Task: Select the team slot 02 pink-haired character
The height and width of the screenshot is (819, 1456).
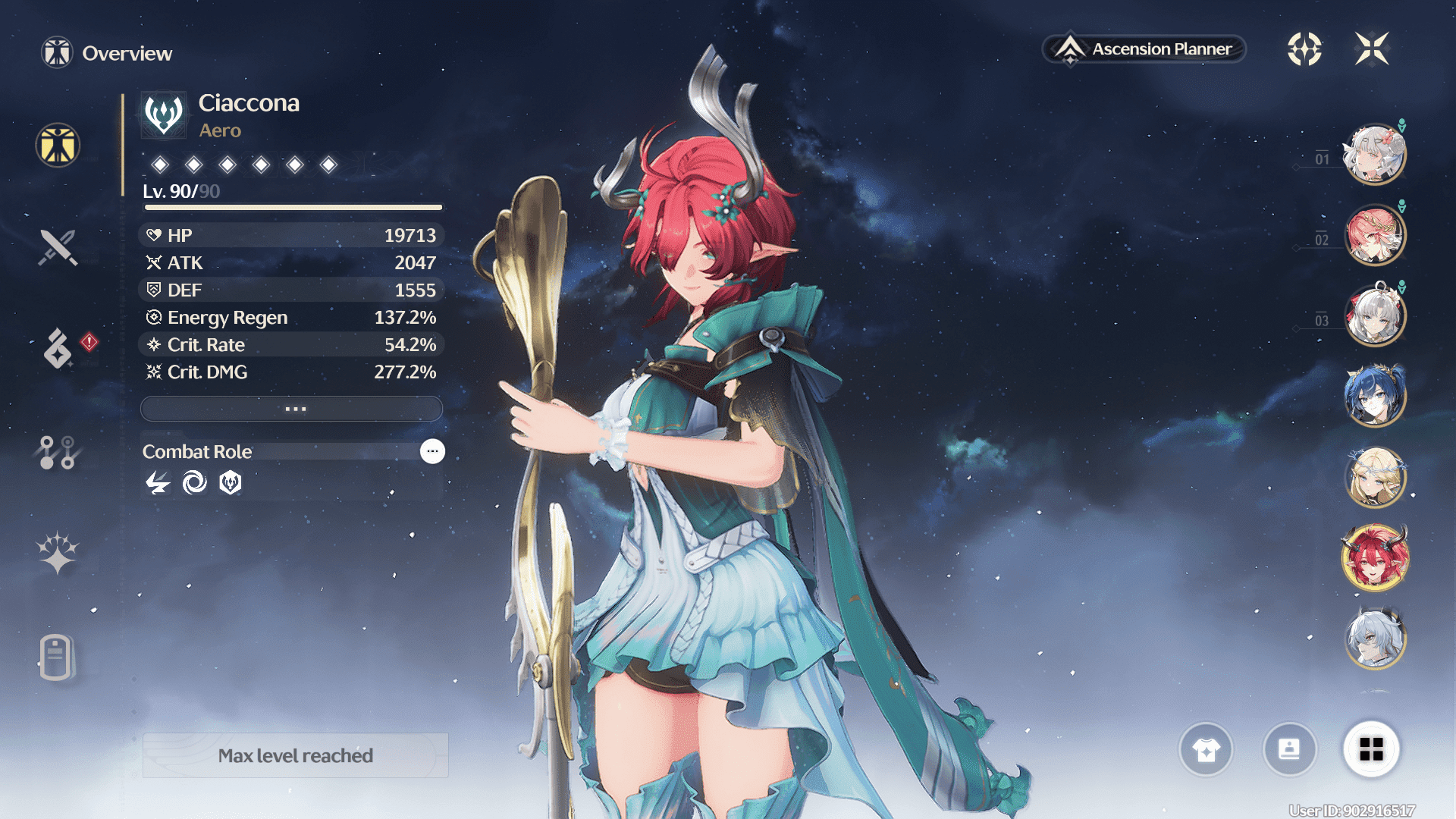Action: click(1375, 235)
